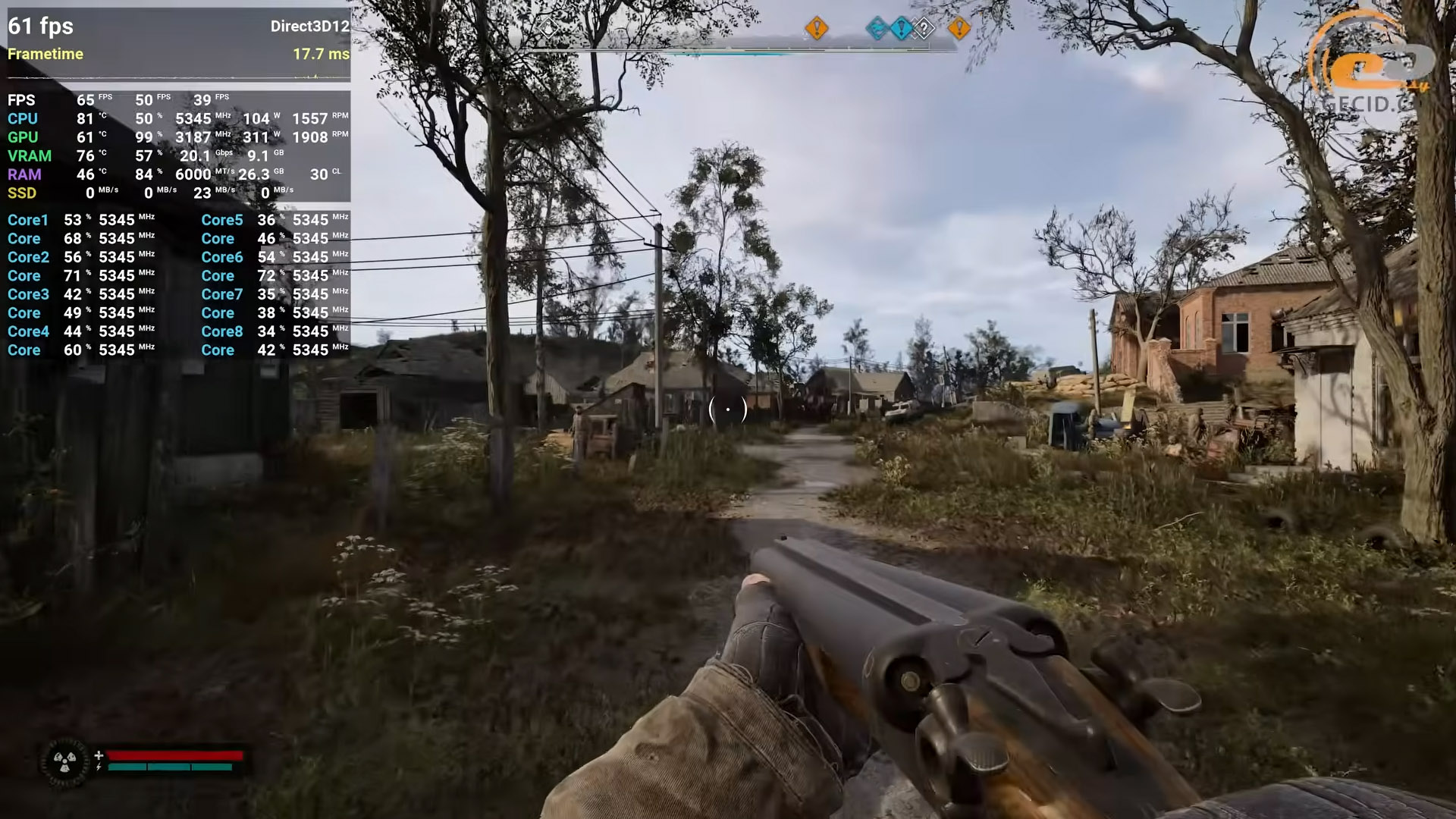Select the blue exclamation compass marker

(901, 29)
